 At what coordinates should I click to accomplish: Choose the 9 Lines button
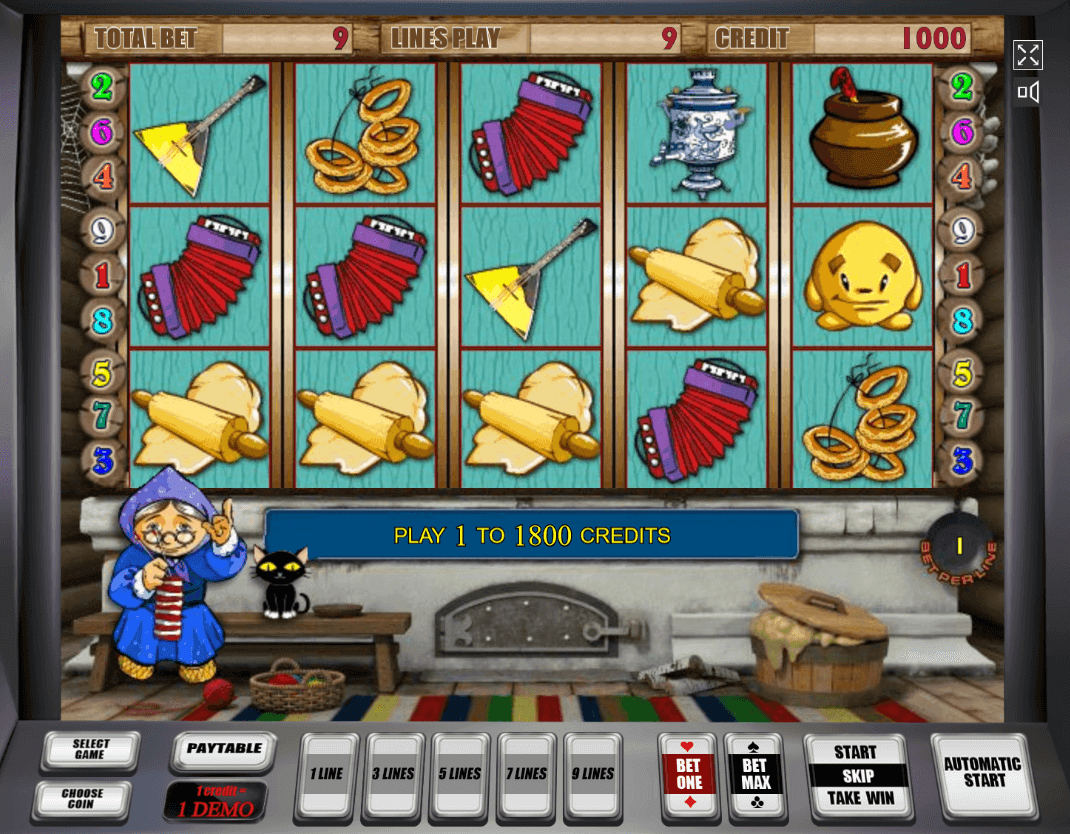[593, 775]
